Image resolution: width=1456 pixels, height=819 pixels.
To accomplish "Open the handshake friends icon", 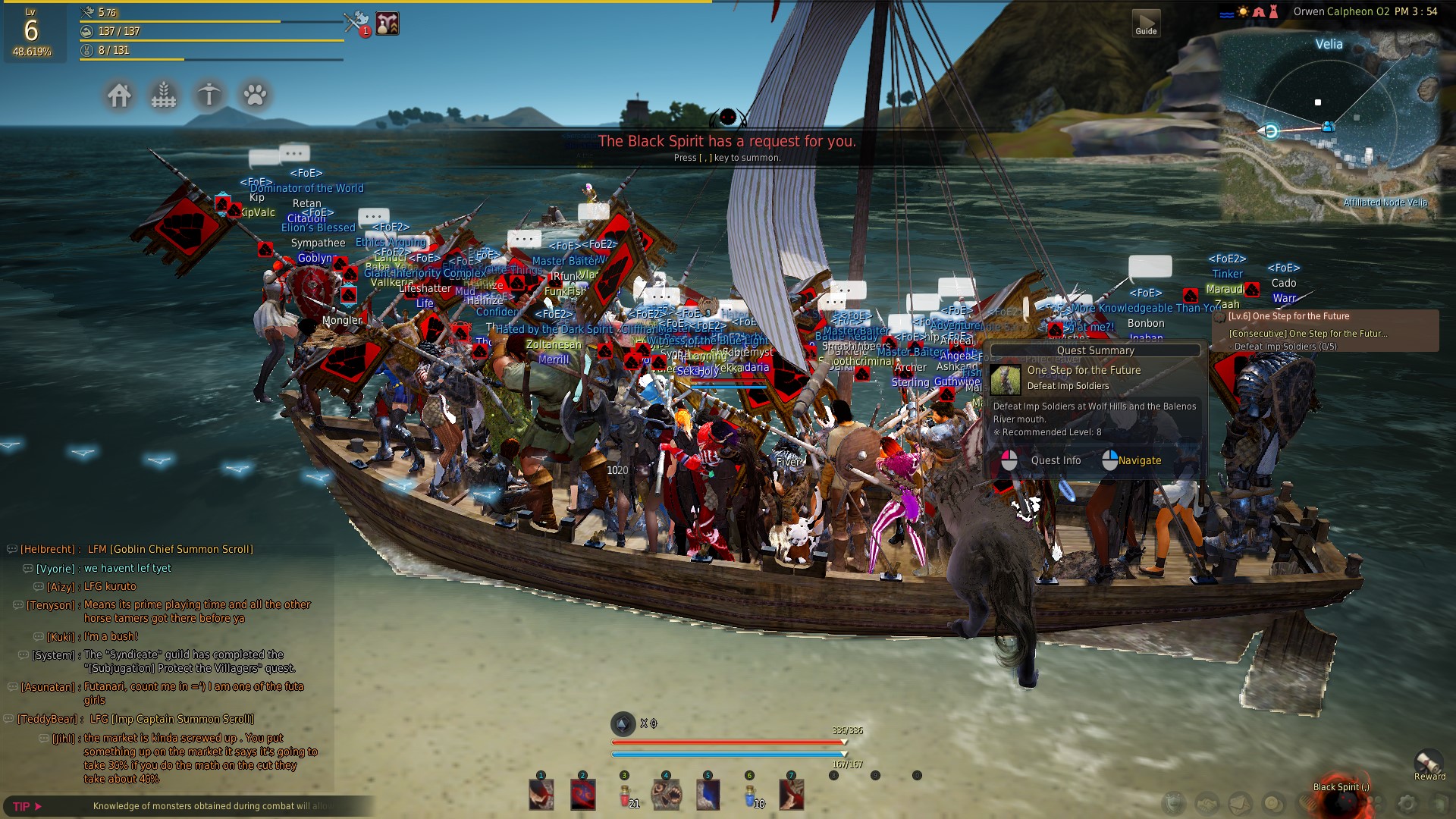I will pos(1207,803).
